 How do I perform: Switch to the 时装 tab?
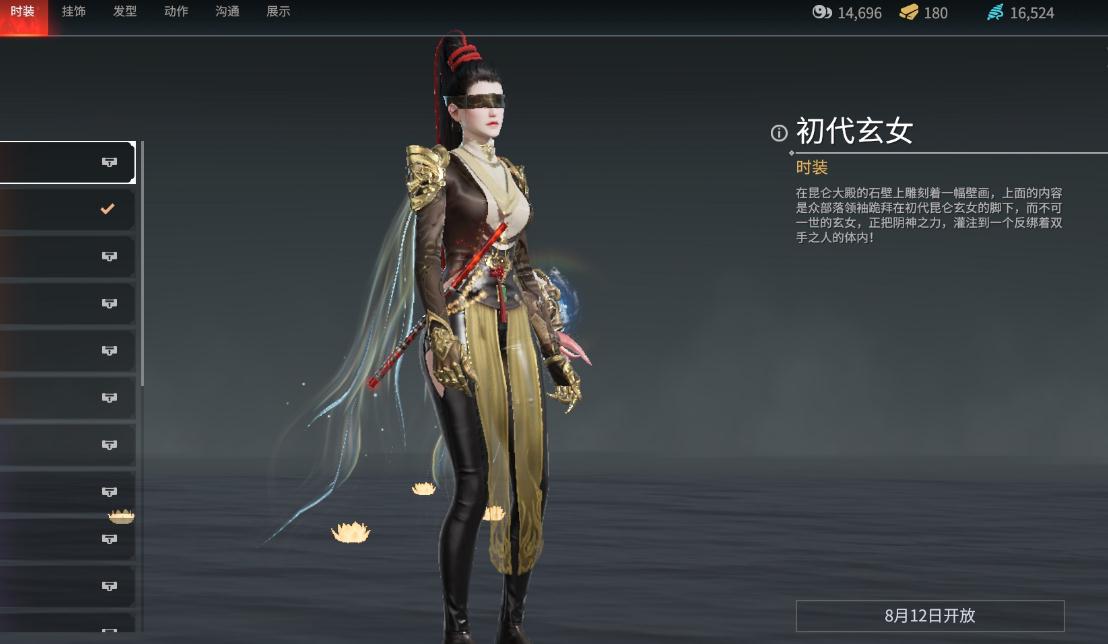pos(23,12)
